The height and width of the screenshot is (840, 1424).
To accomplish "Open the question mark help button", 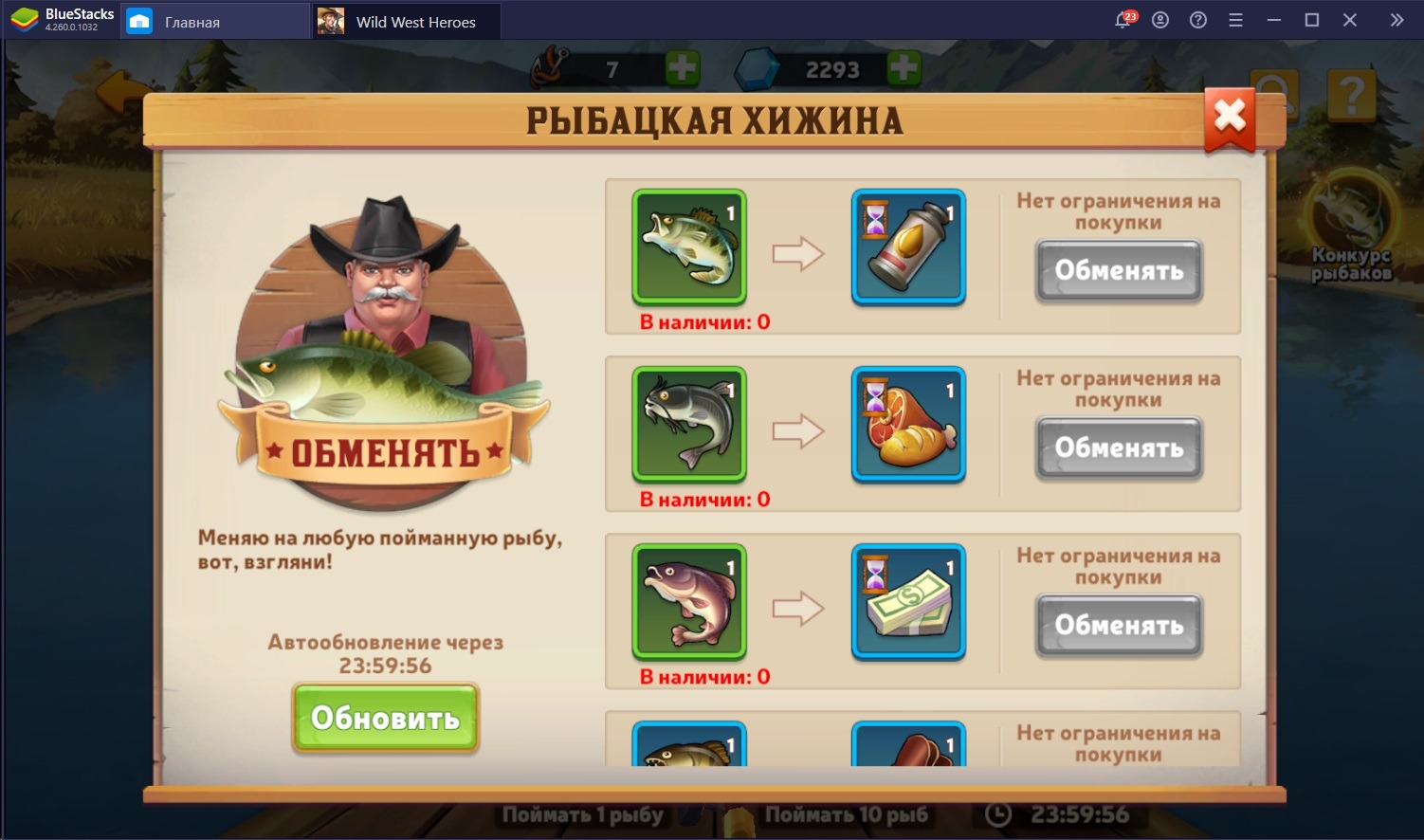I will [x=1351, y=95].
